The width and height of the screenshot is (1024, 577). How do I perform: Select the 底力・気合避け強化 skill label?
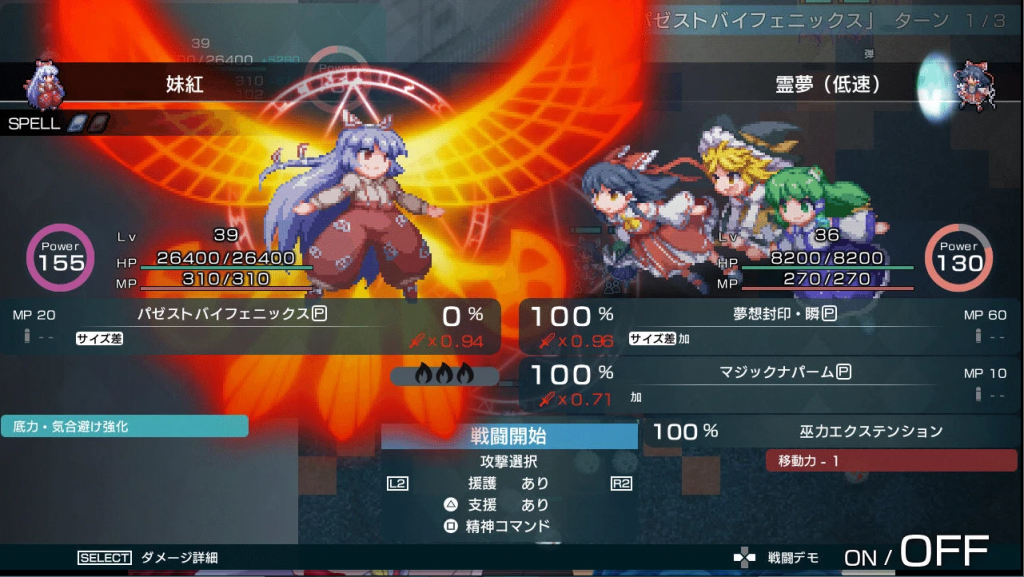click(x=124, y=427)
